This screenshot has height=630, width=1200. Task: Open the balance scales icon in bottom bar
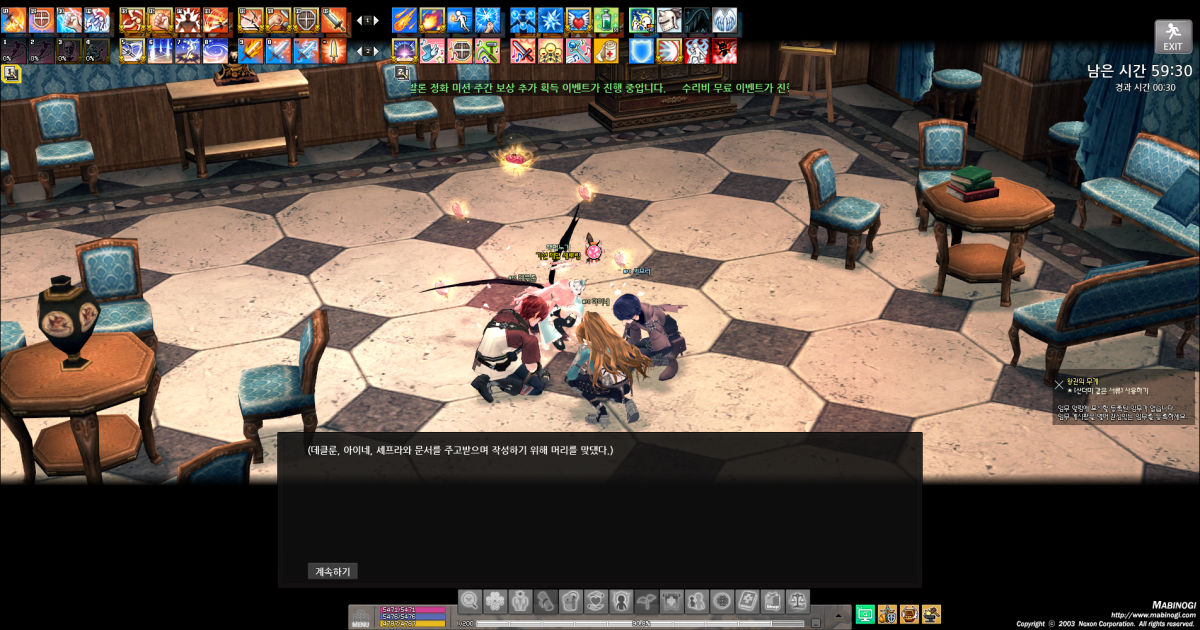pyautogui.click(x=797, y=600)
